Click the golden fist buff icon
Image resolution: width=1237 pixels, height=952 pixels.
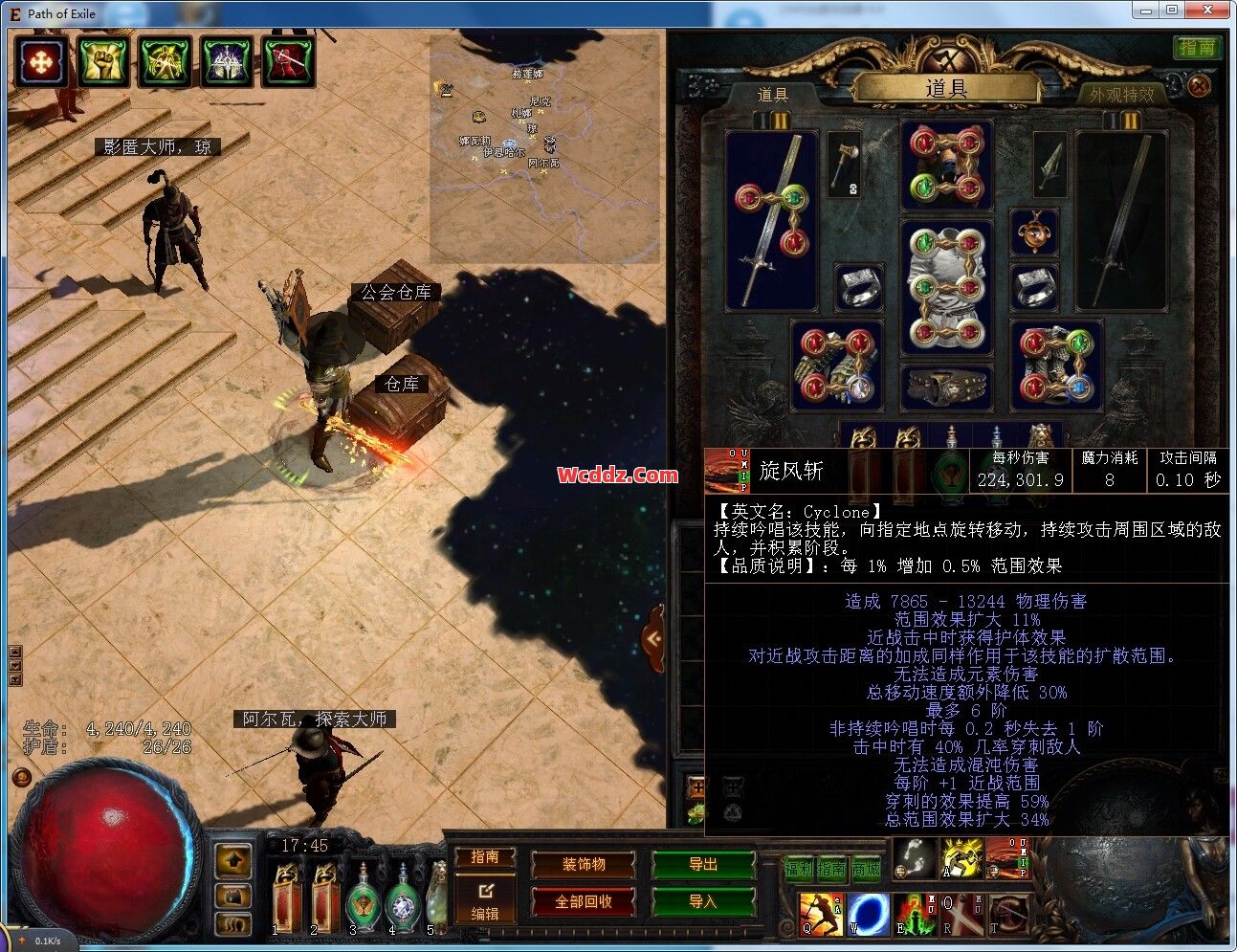[x=103, y=62]
